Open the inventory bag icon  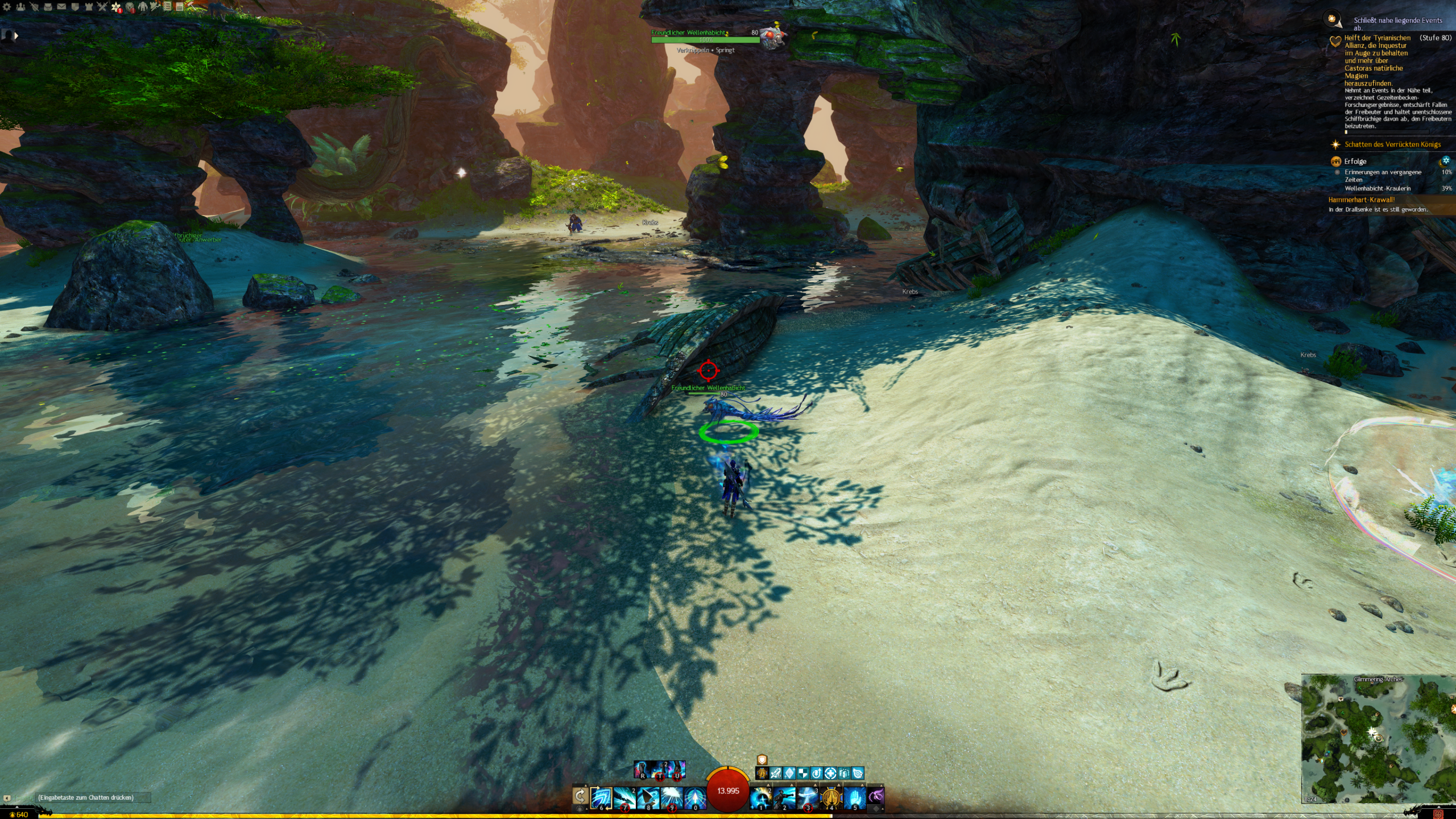click(48, 7)
